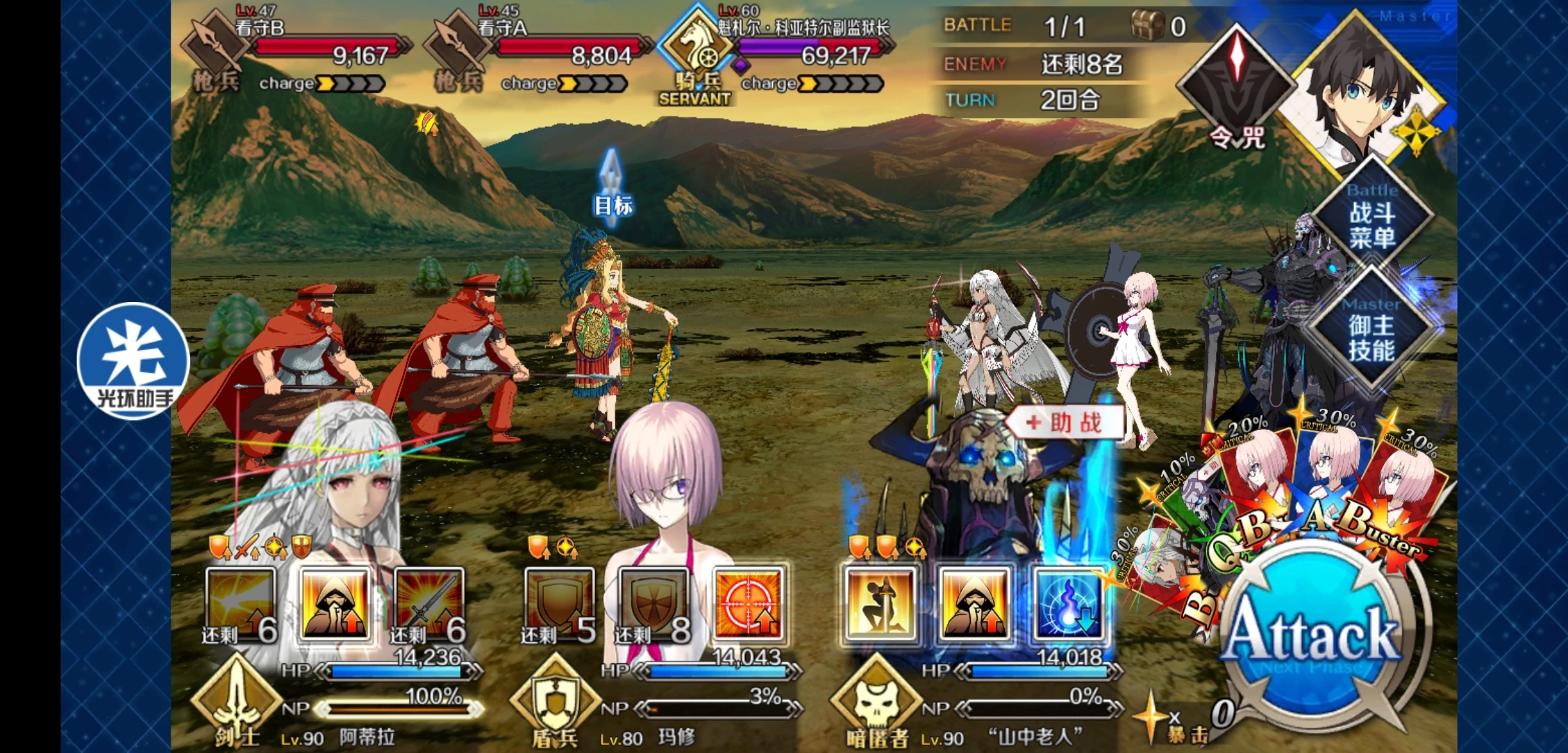The image size is (1568, 753).
Task: Select 阿蒂拉's Saber class icon
Action: (236, 697)
